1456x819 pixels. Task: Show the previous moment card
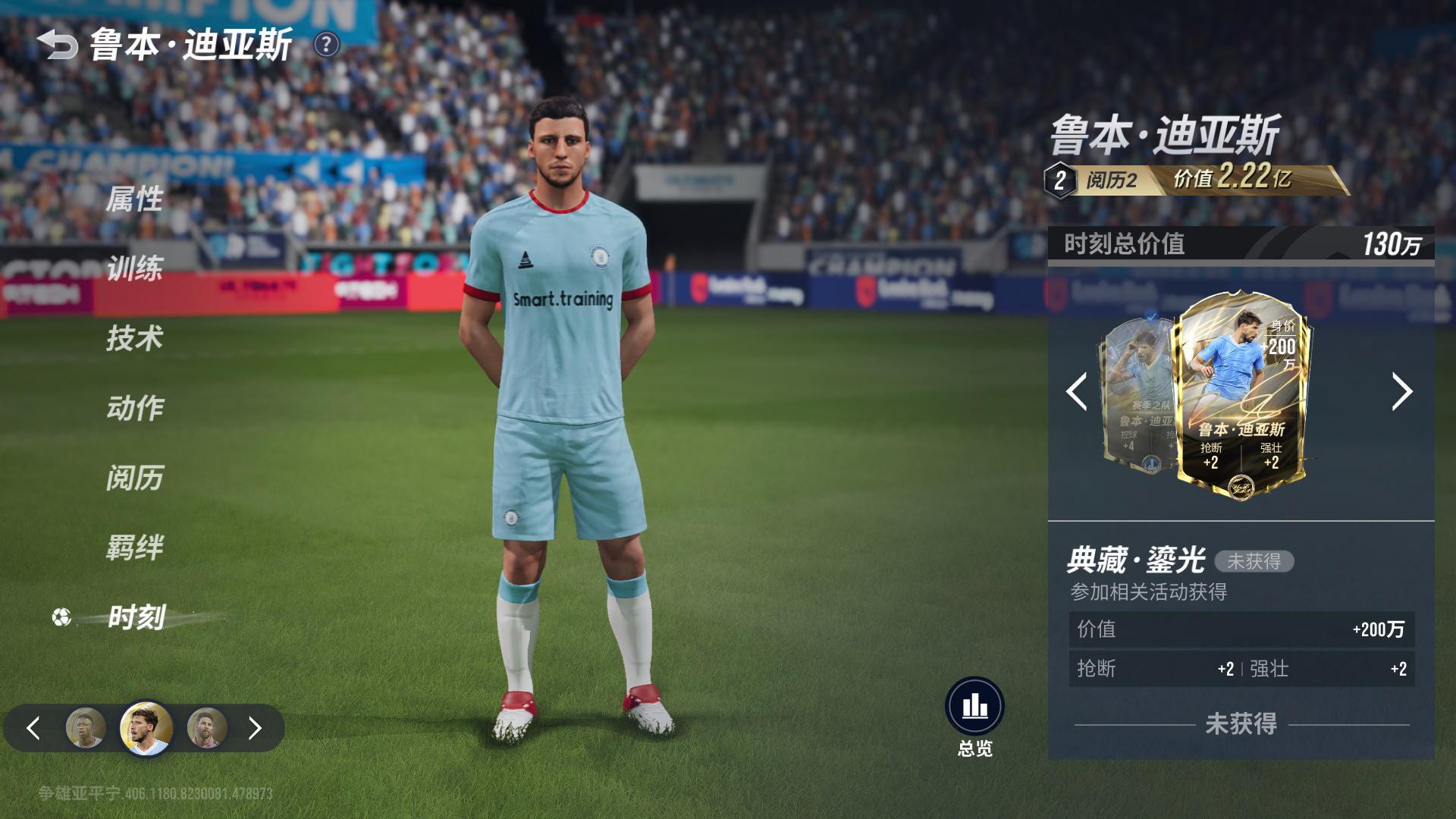(x=1076, y=392)
